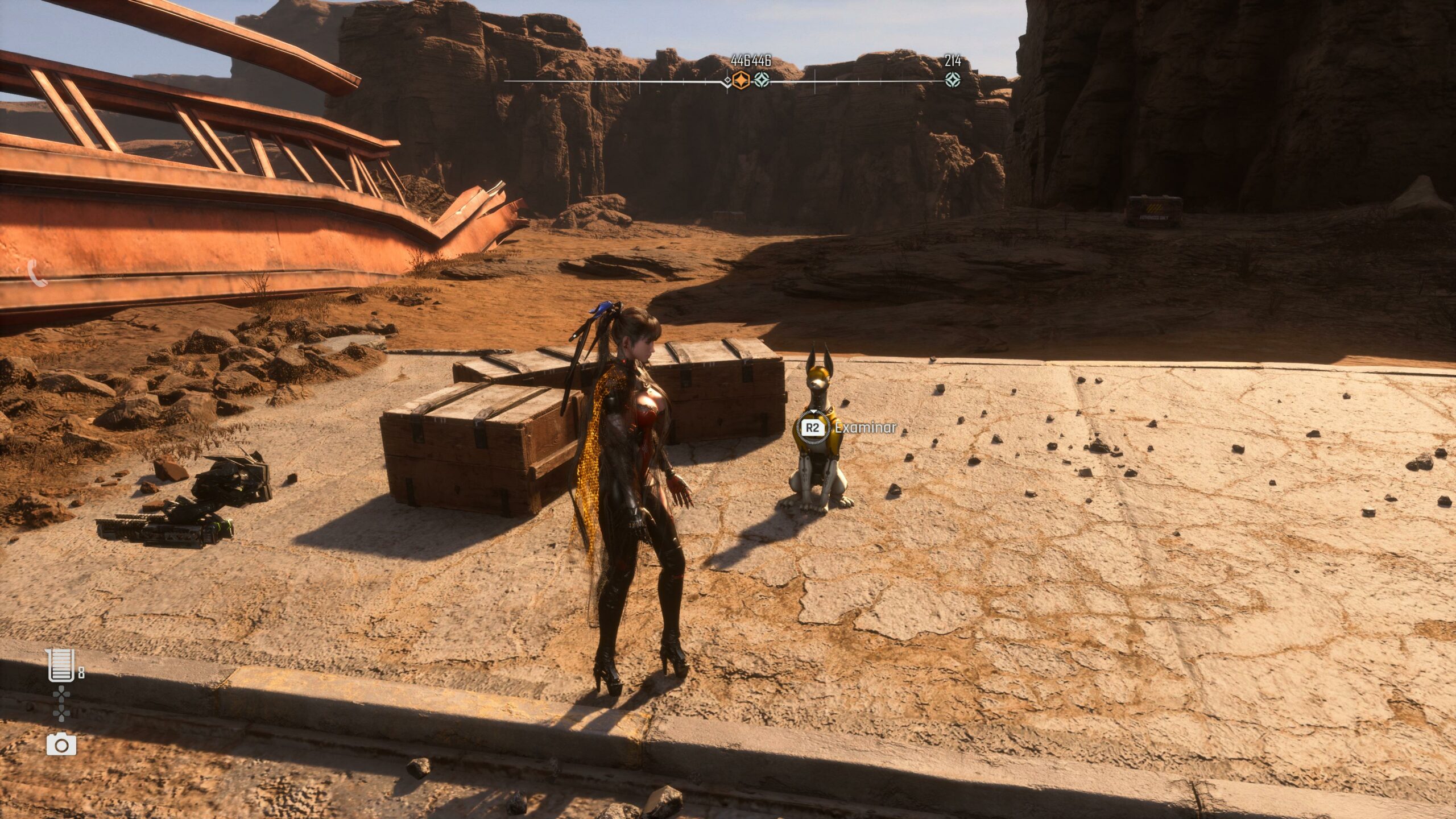Click the teal compass marker labeled 214
This screenshot has width=1456, height=819.
click(953, 80)
